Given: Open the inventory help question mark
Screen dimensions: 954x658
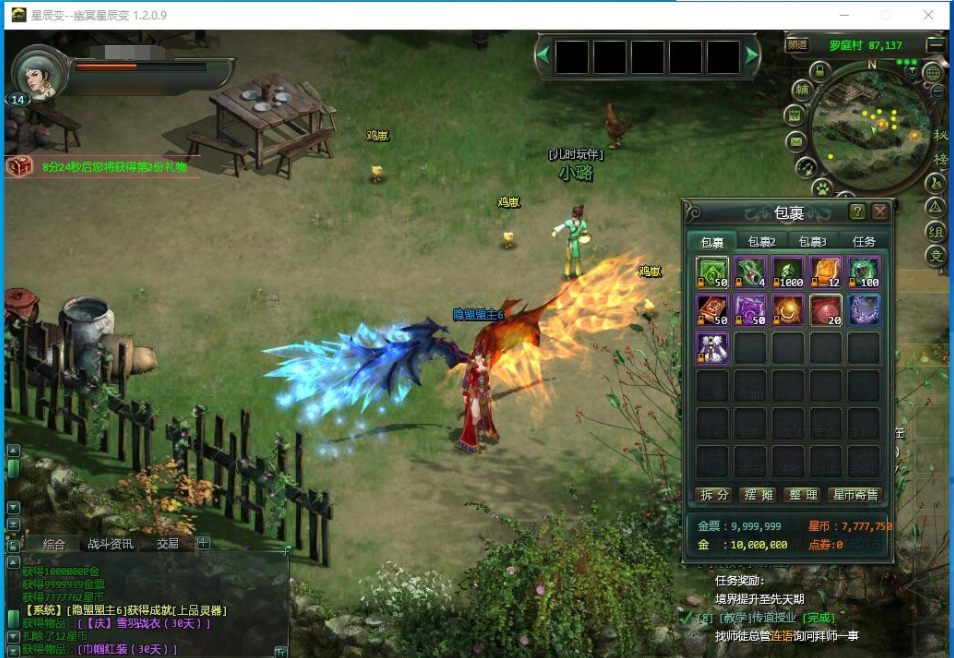Looking at the screenshot, I should point(857,212).
